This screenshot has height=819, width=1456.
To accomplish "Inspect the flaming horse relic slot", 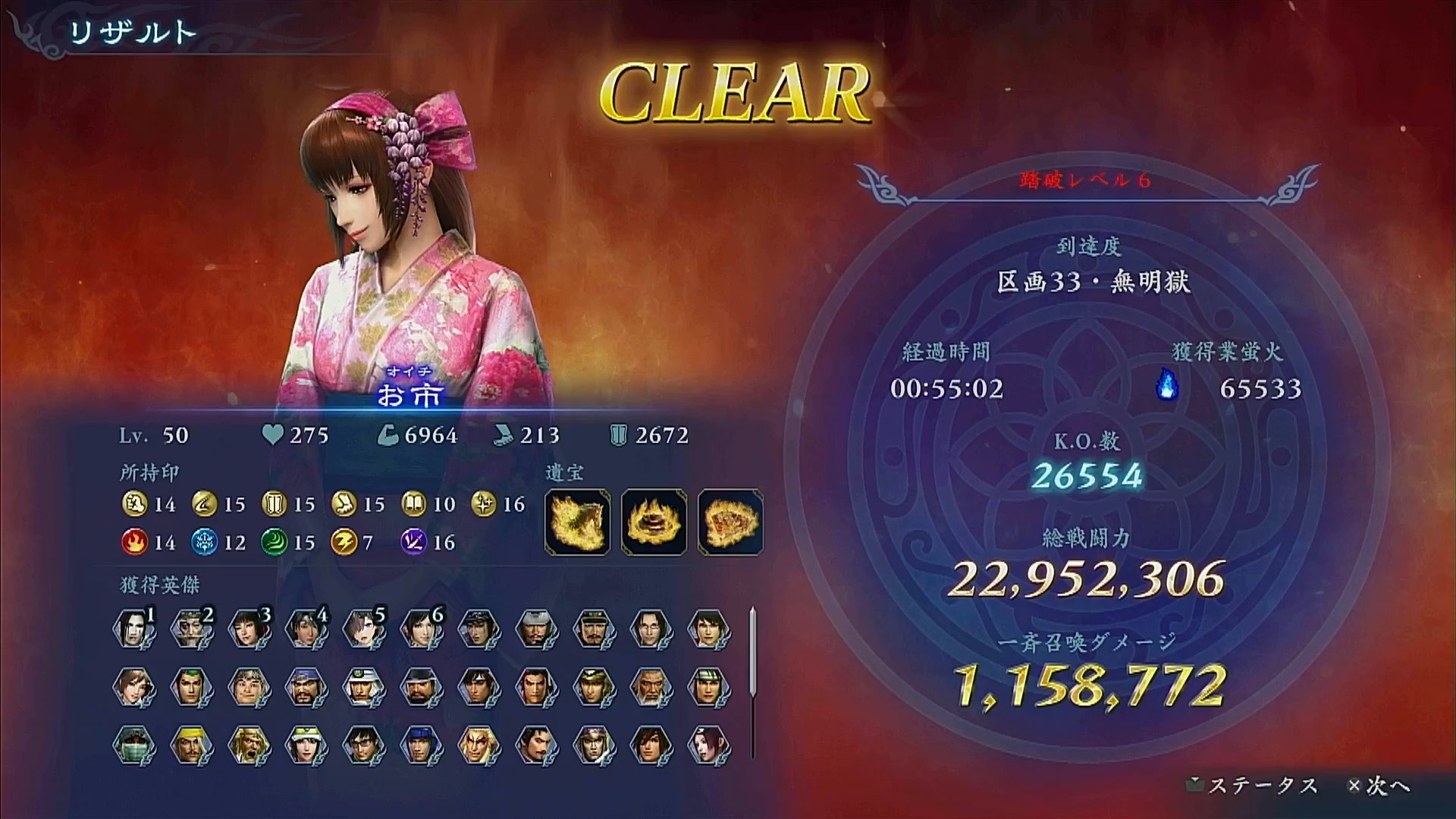I will point(577,522).
